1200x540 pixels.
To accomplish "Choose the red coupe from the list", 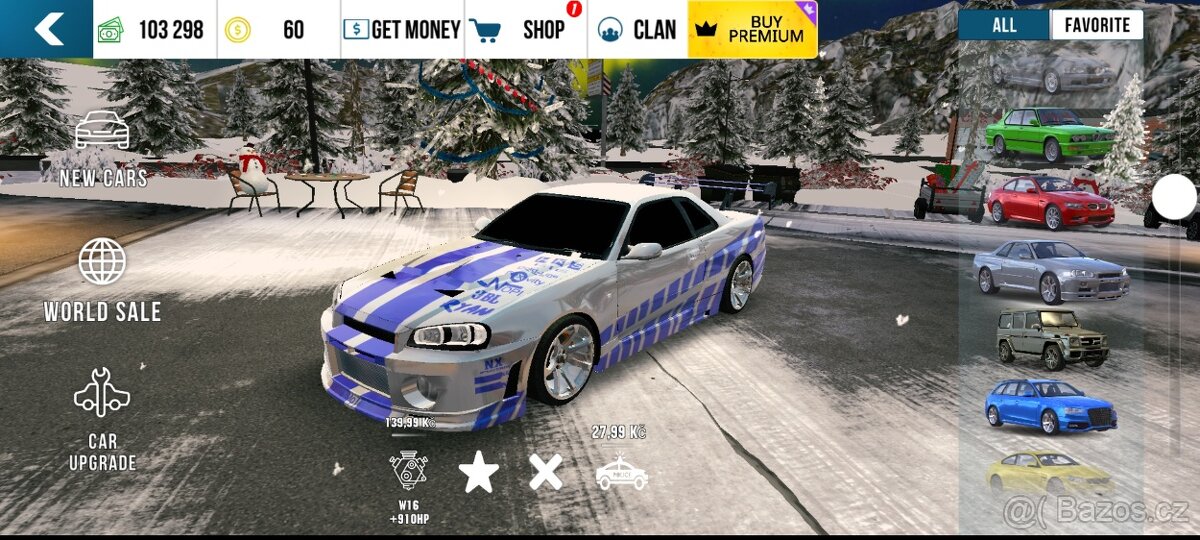I will [1050, 203].
